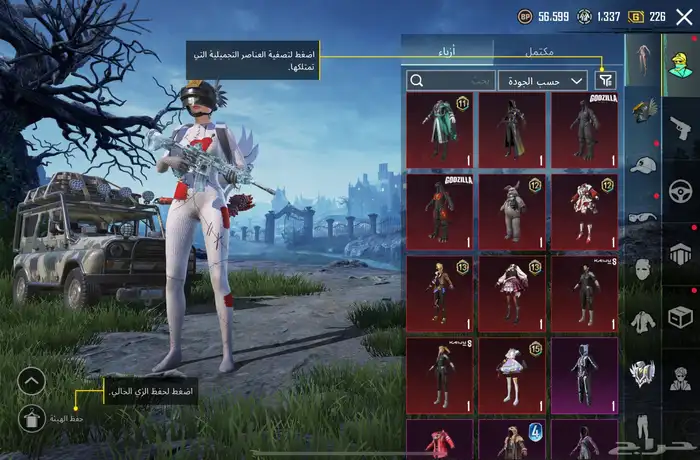Screen dimensions: 700x460
Task: Select the green-caped outfit with badge 11
Action: tap(440, 130)
